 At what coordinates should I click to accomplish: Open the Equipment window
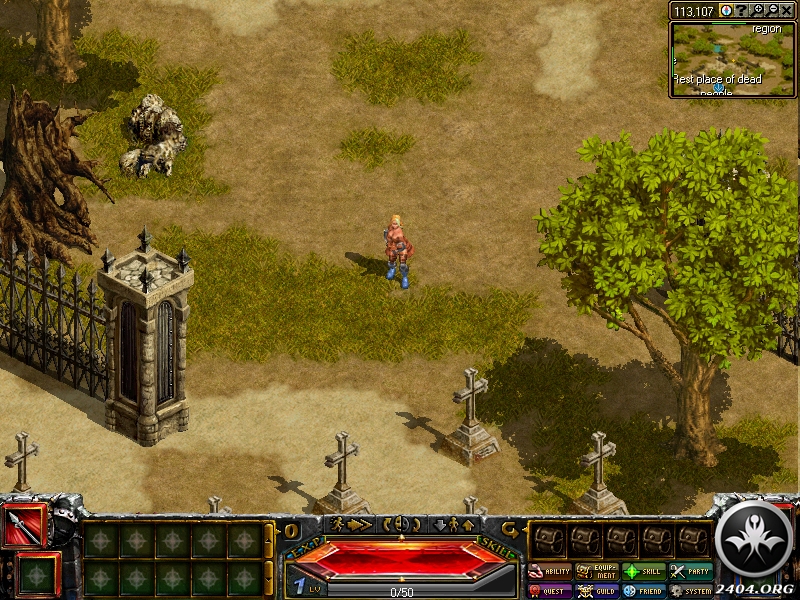tap(597, 571)
